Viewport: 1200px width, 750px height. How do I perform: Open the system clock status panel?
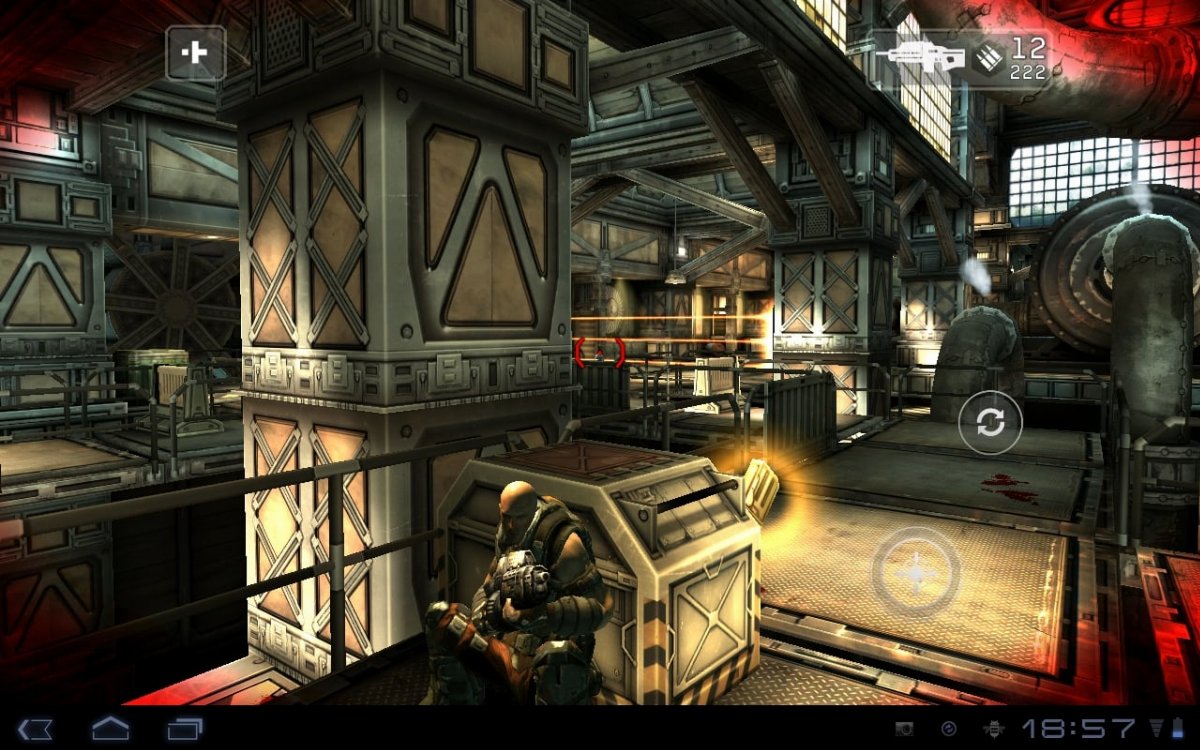(x=1078, y=729)
